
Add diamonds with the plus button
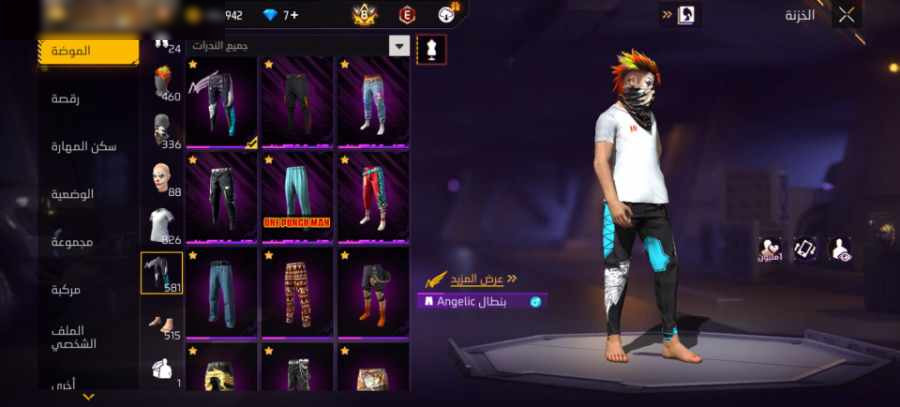tap(294, 15)
